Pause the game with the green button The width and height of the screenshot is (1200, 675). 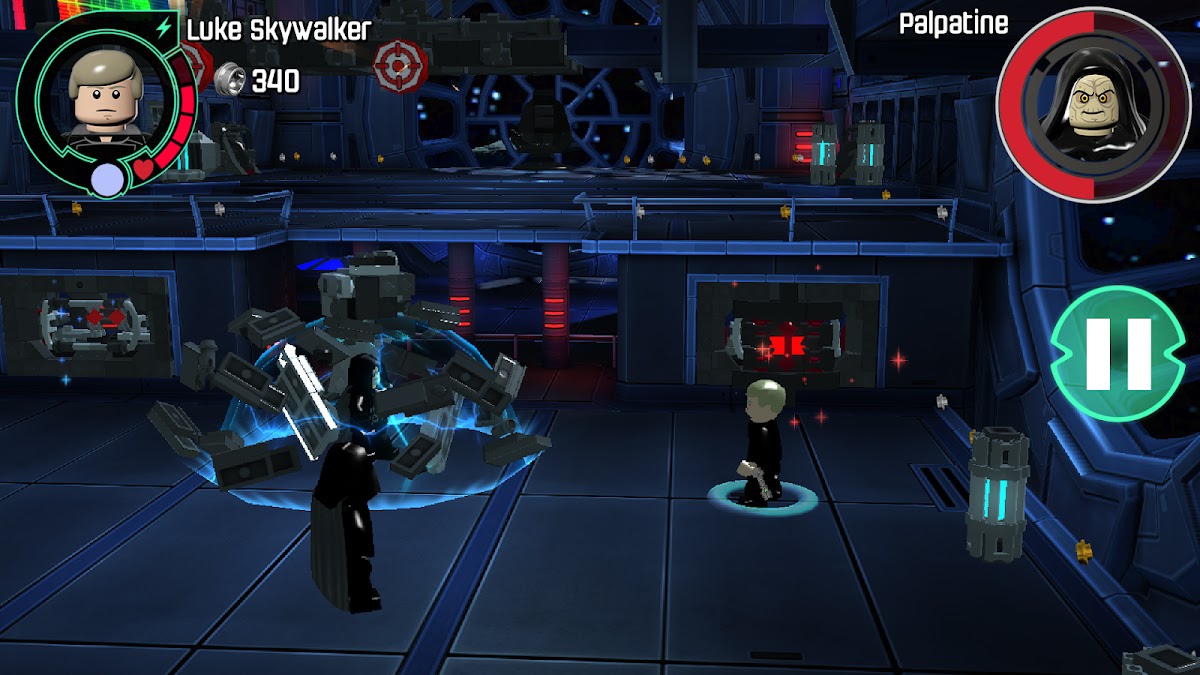1118,353
